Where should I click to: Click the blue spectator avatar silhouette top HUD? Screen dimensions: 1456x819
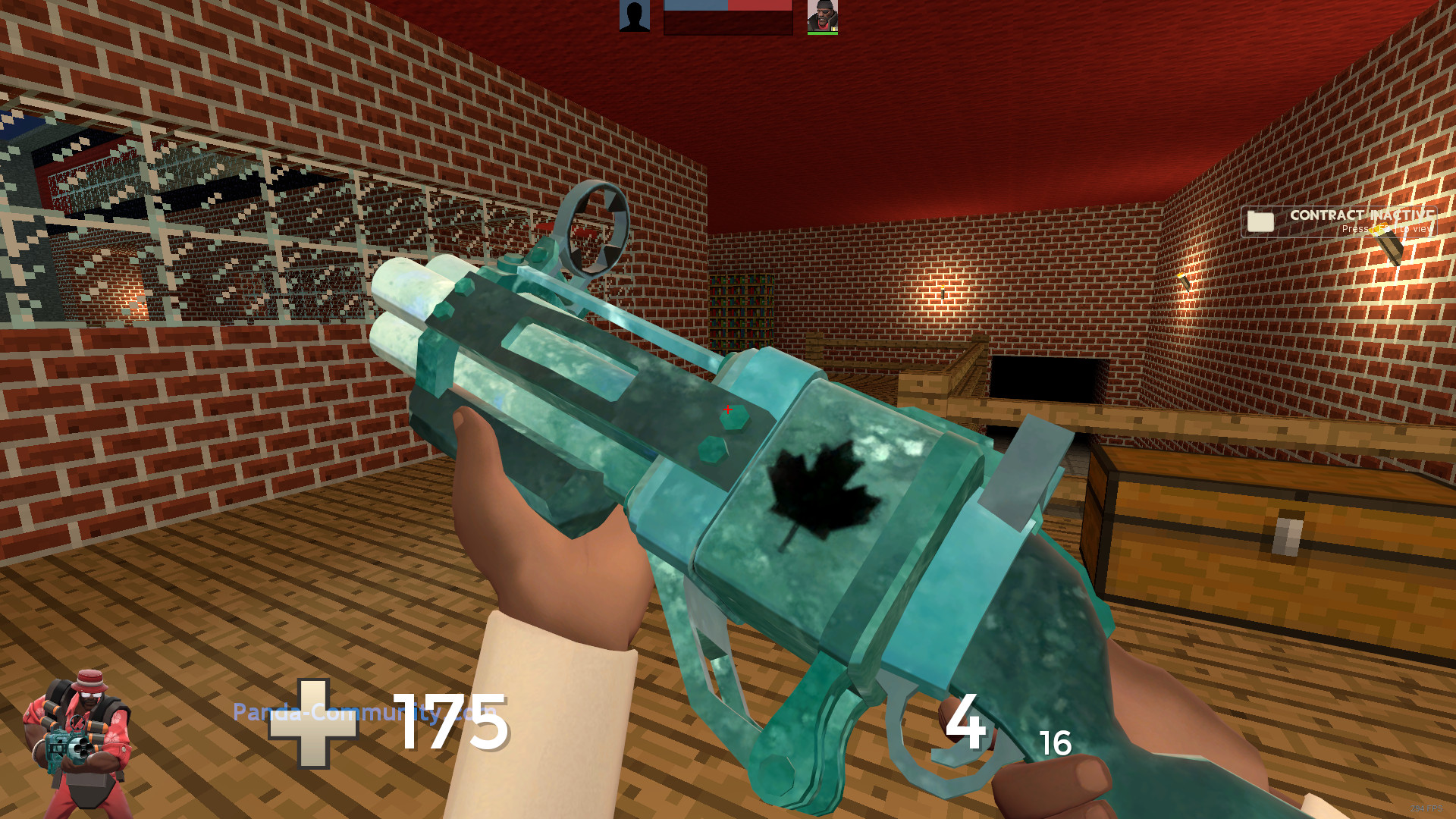(x=634, y=17)
